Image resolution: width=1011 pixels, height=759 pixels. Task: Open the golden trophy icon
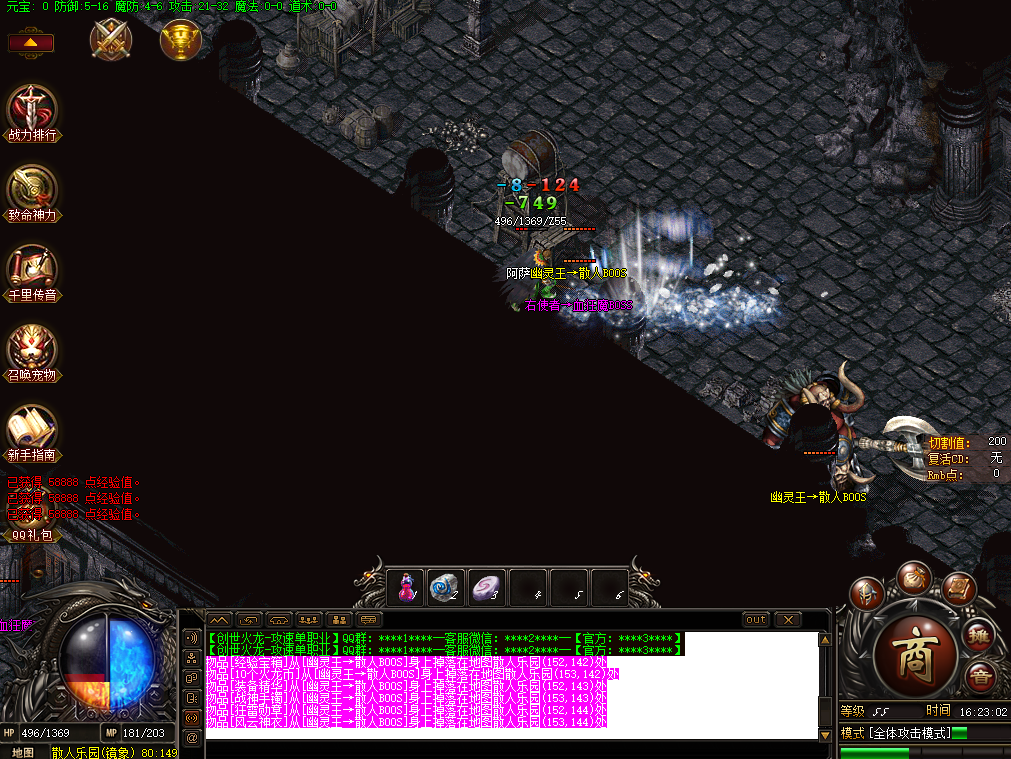181,40
